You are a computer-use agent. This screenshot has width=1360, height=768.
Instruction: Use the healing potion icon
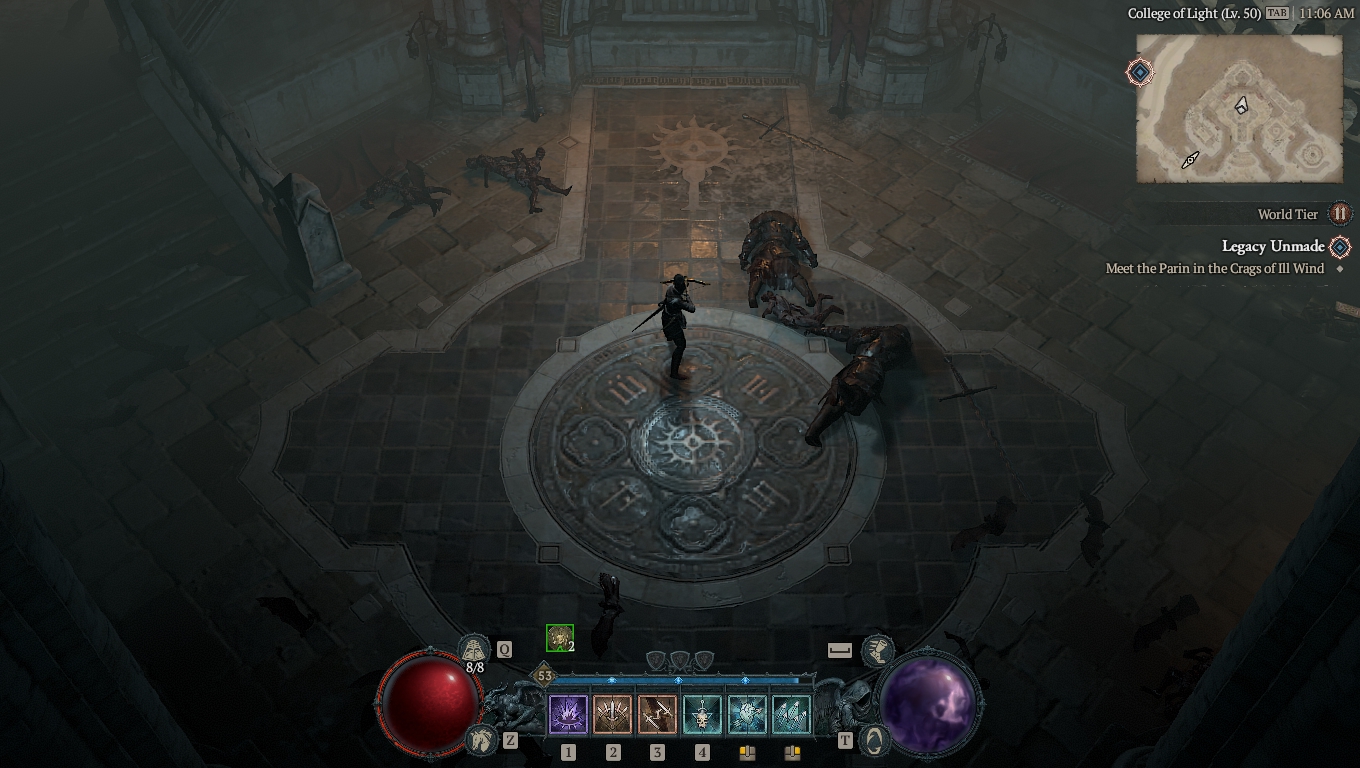[x=474, y=650]
